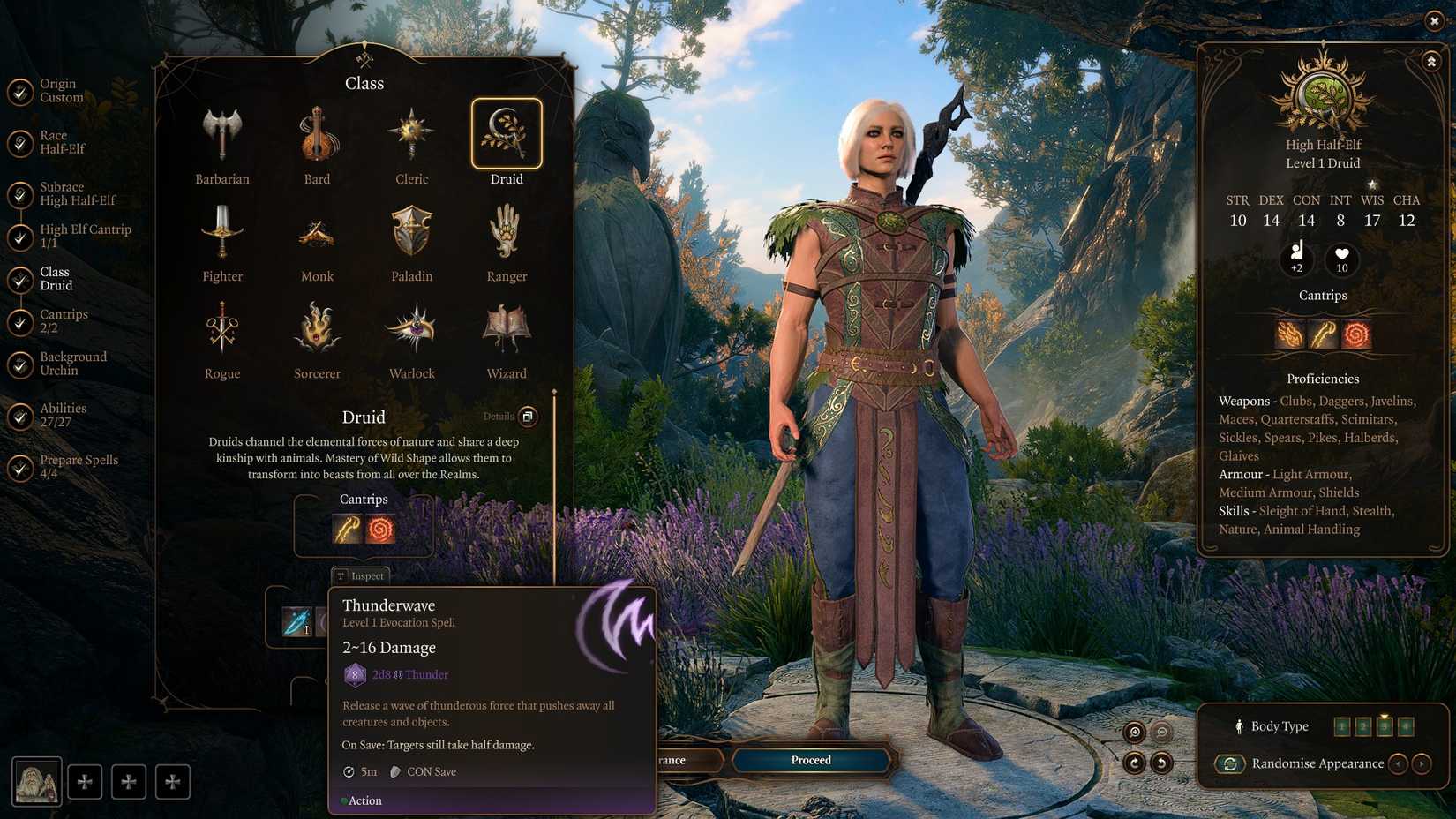Select the Wizard class icon

506,327
